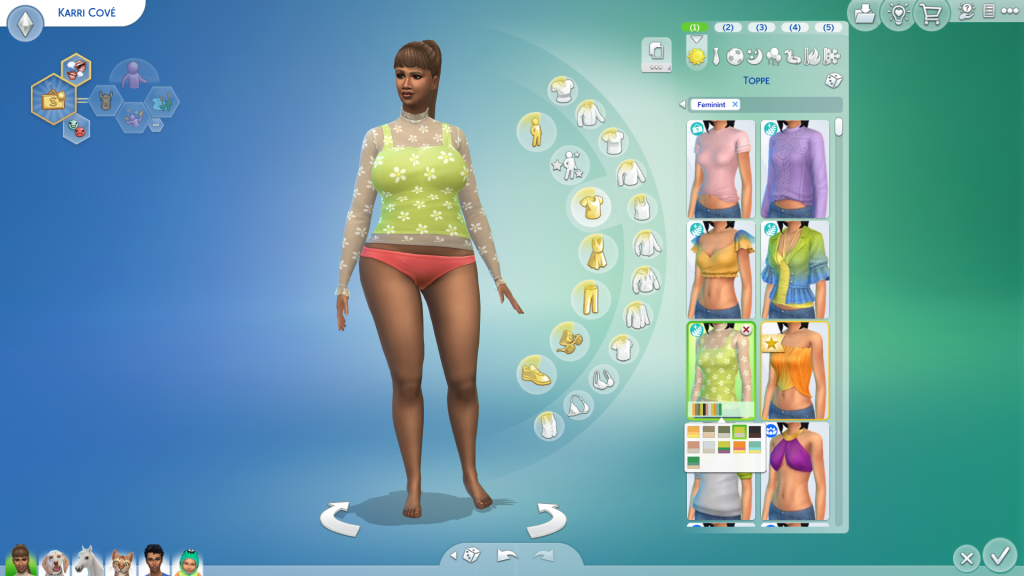The width and height of the screenshot is (1024, 576).
Task: Select the soccer ball athletic outfit category
Action: click(735, 57)
